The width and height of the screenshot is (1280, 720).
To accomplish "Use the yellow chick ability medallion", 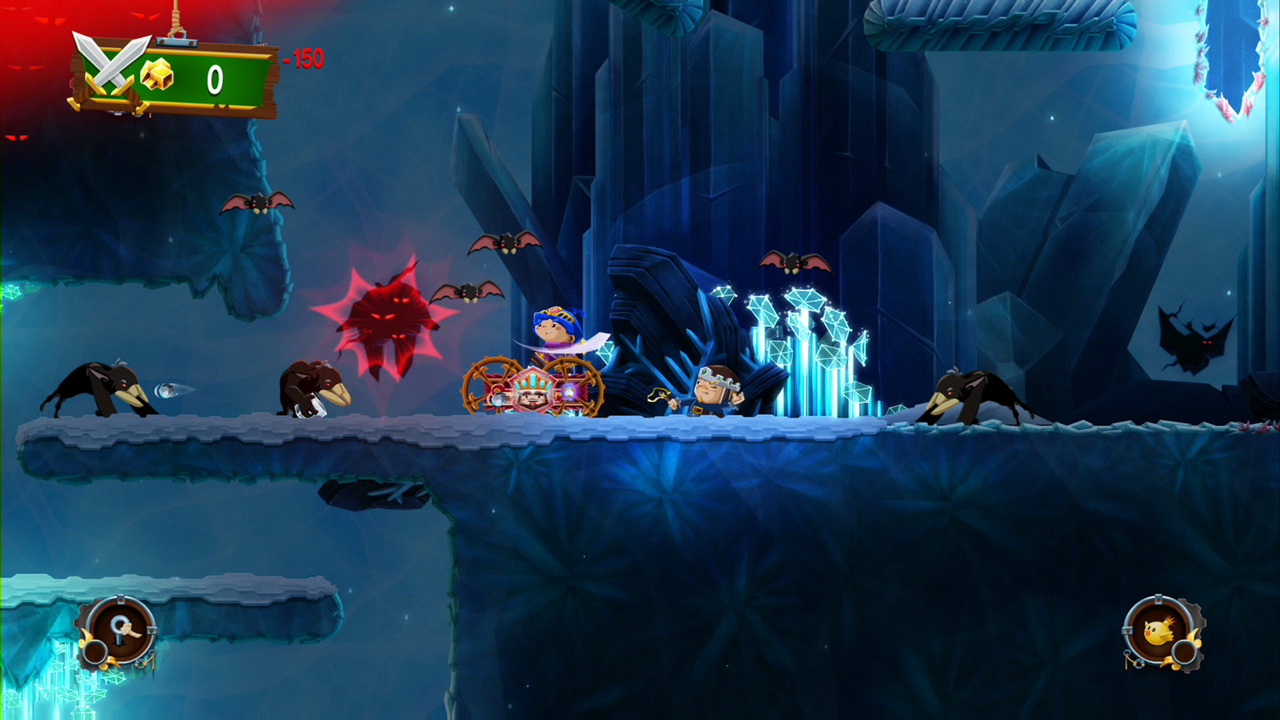I will [x=1161, y=631].
